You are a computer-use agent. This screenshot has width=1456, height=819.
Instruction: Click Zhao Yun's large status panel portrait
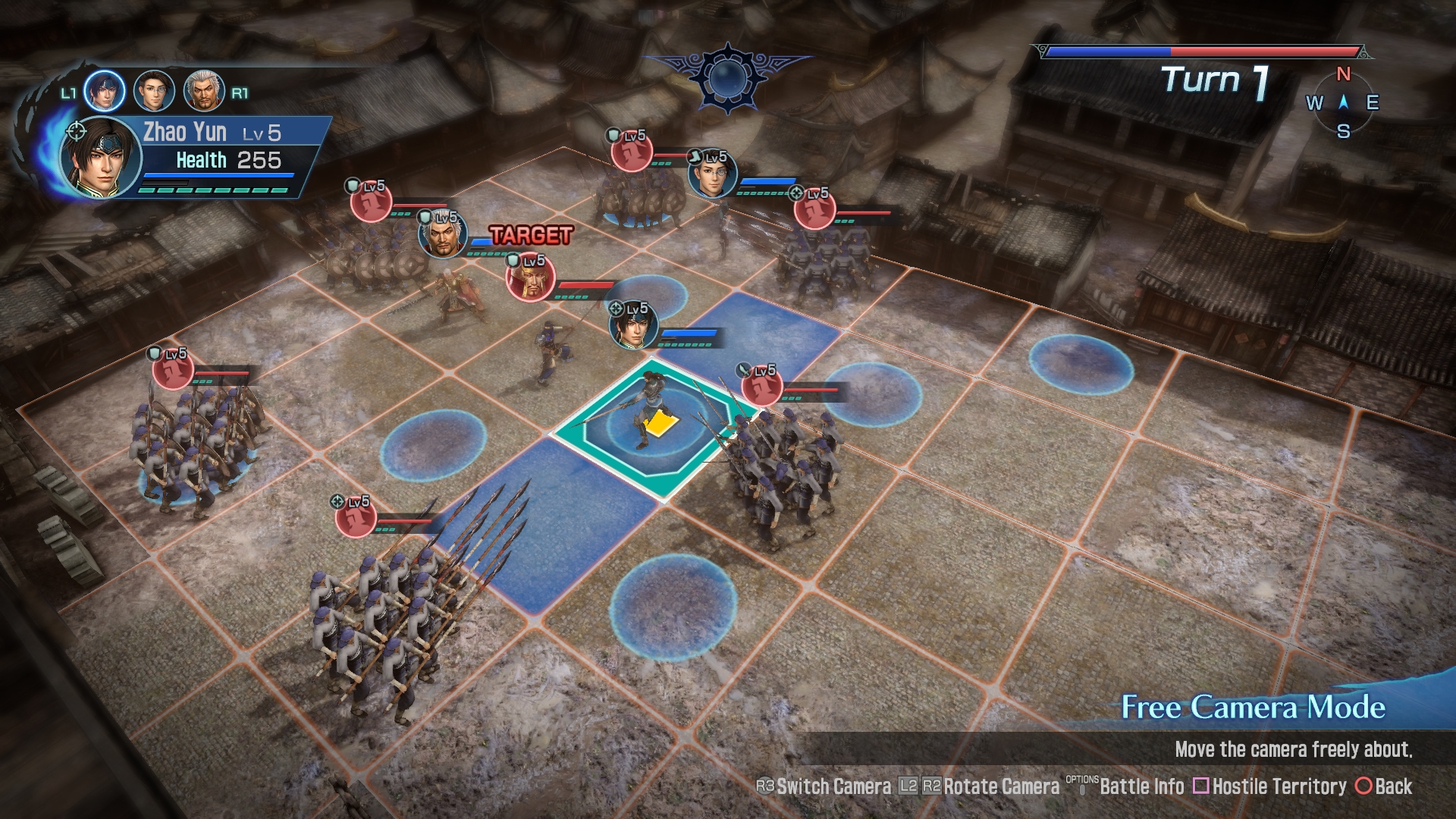tap(100, 158)
